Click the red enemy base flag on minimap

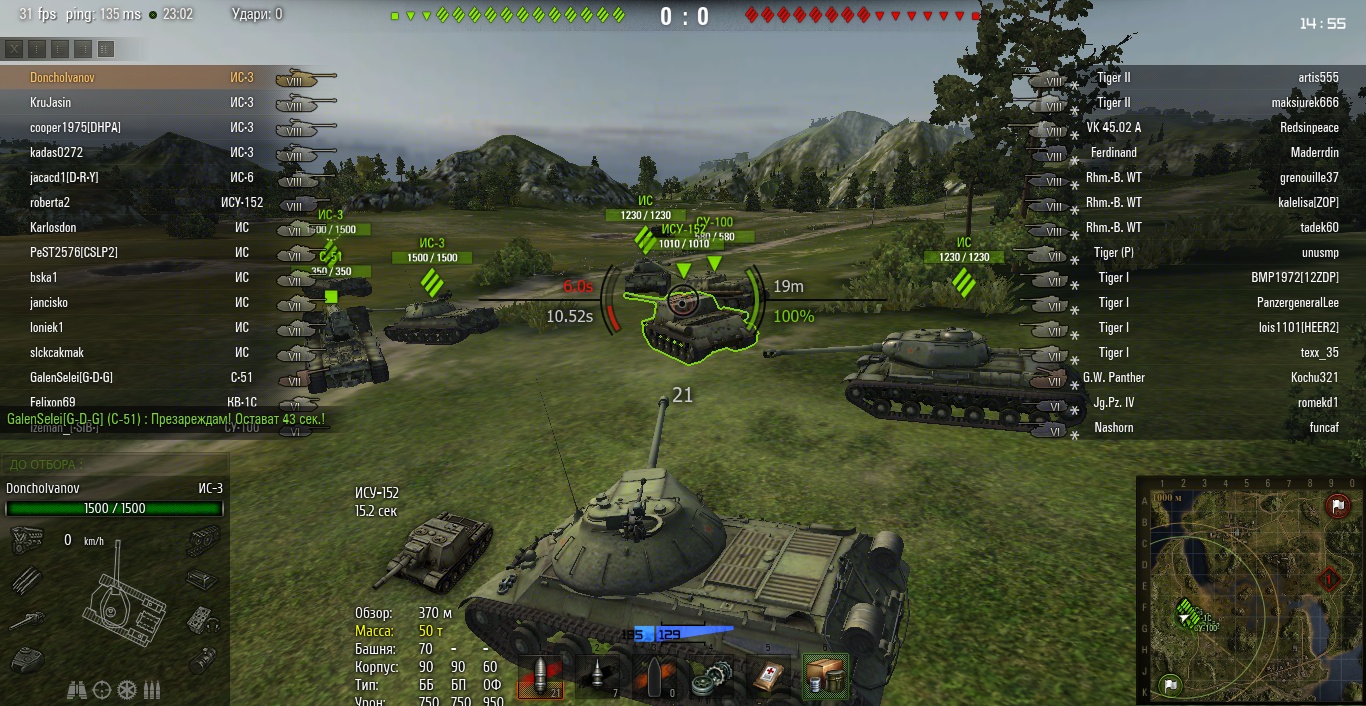pyautogui.click(x=1337, y=506)
